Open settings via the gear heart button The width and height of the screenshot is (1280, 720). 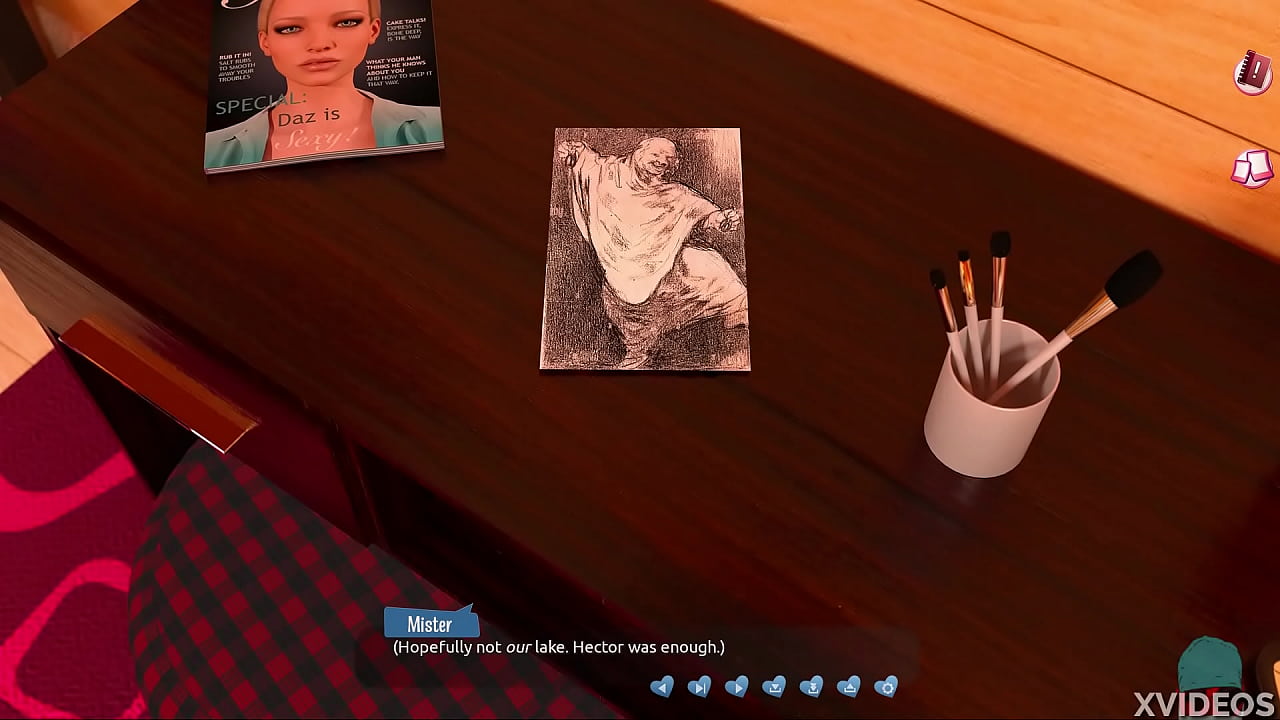pos(886,687)
